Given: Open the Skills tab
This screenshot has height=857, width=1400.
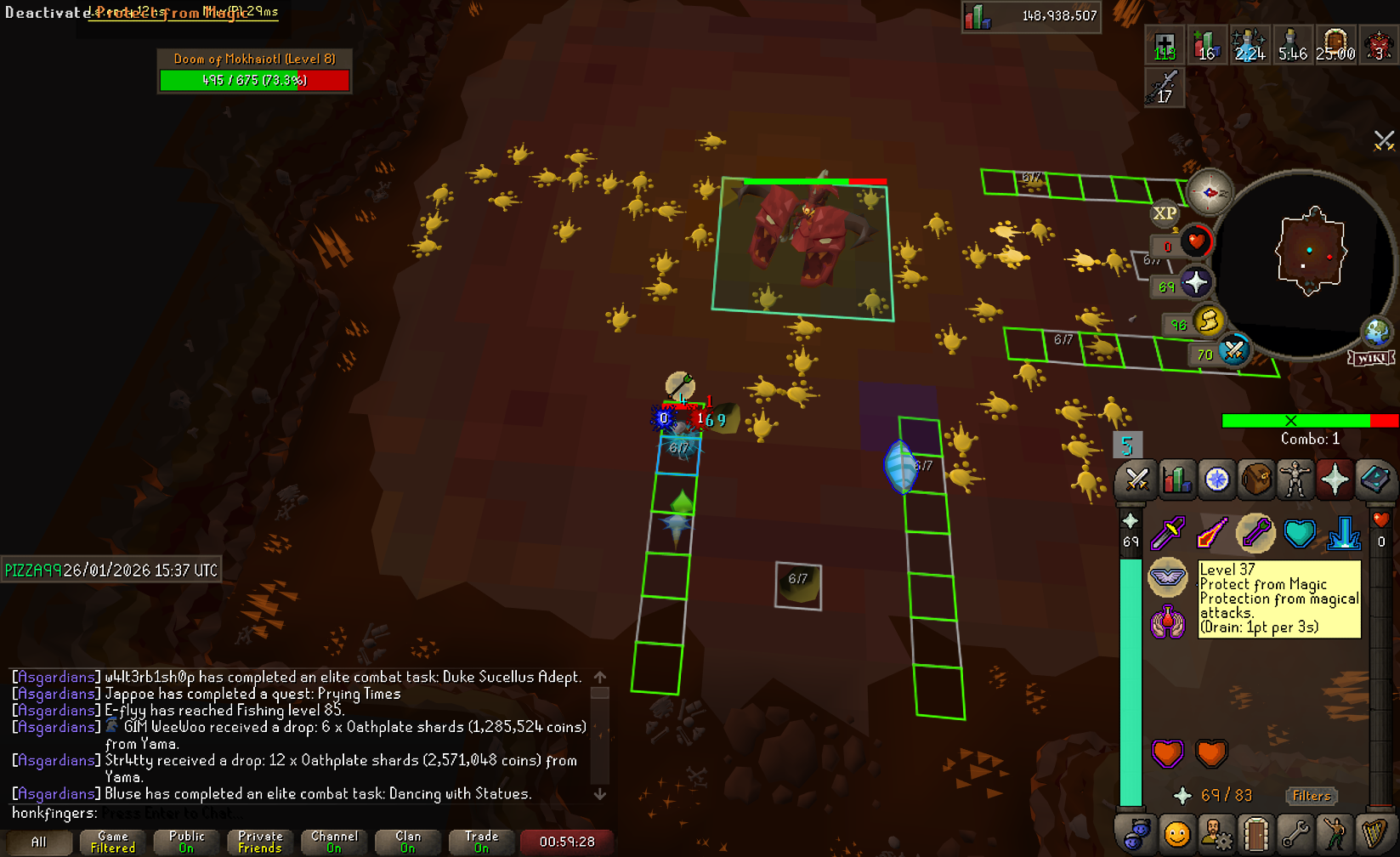Looking at the screenshot, I should point(1176,480).
